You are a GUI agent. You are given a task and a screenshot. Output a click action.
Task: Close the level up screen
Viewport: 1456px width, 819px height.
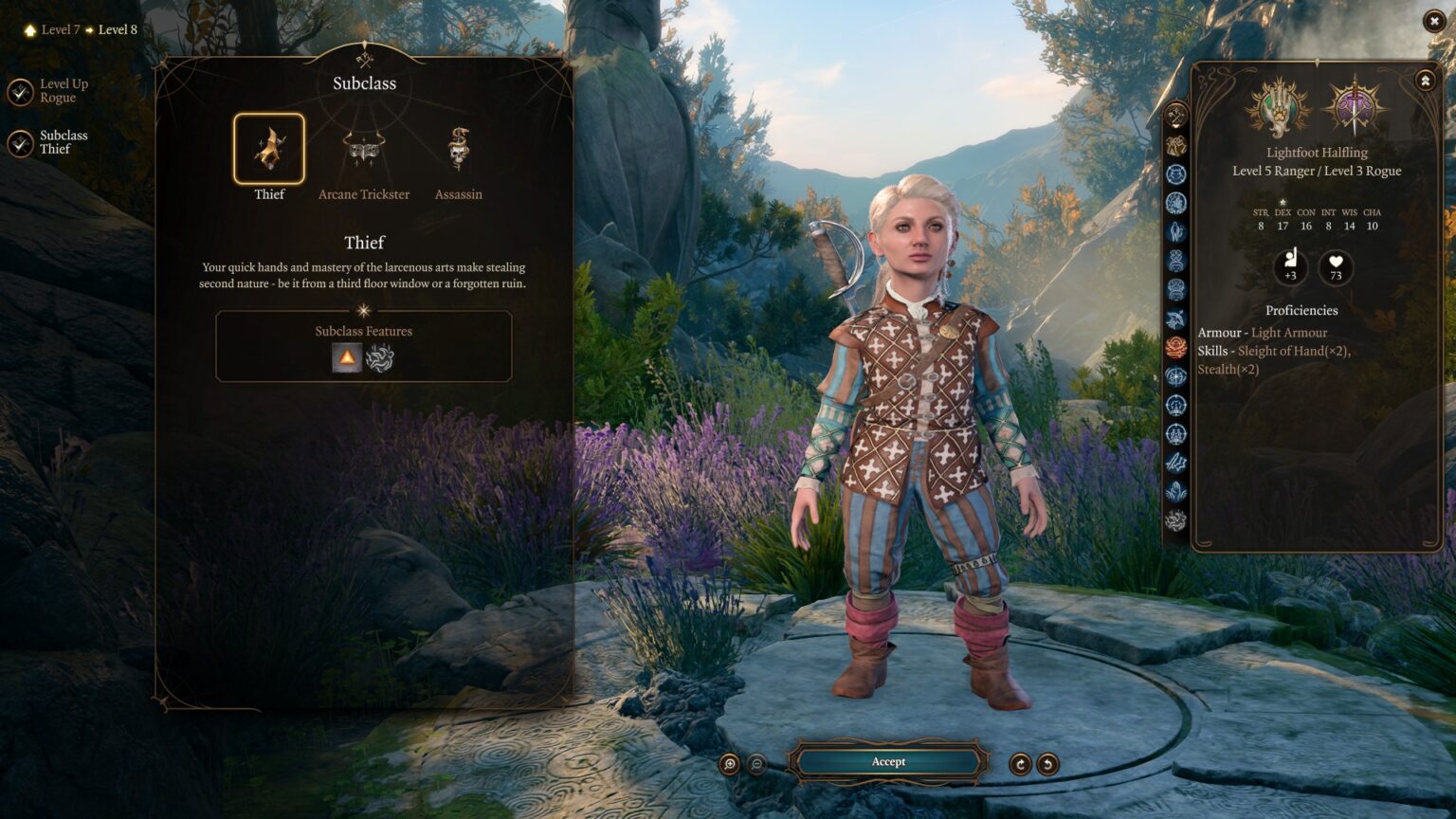click(1434, 21)
